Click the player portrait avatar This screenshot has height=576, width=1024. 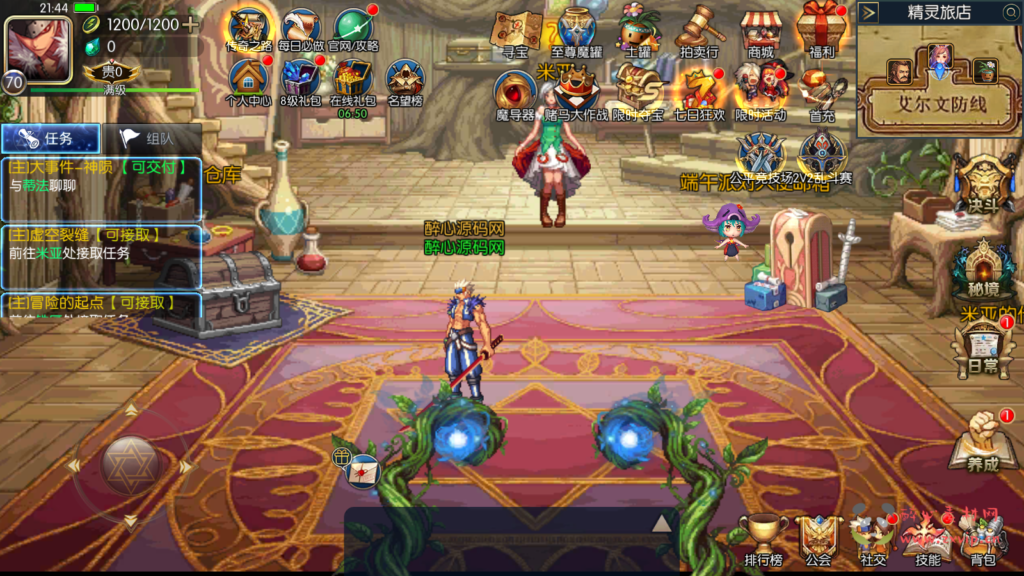[x=38, y=47]
